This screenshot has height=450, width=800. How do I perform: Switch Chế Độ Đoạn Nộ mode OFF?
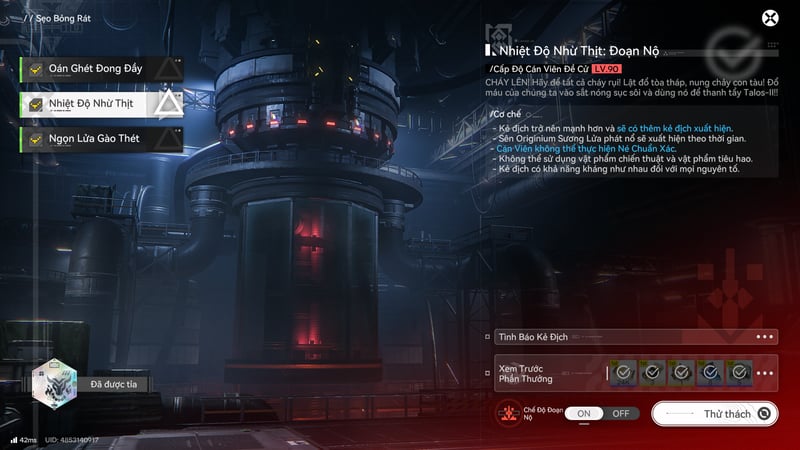[x=620, y=413]
